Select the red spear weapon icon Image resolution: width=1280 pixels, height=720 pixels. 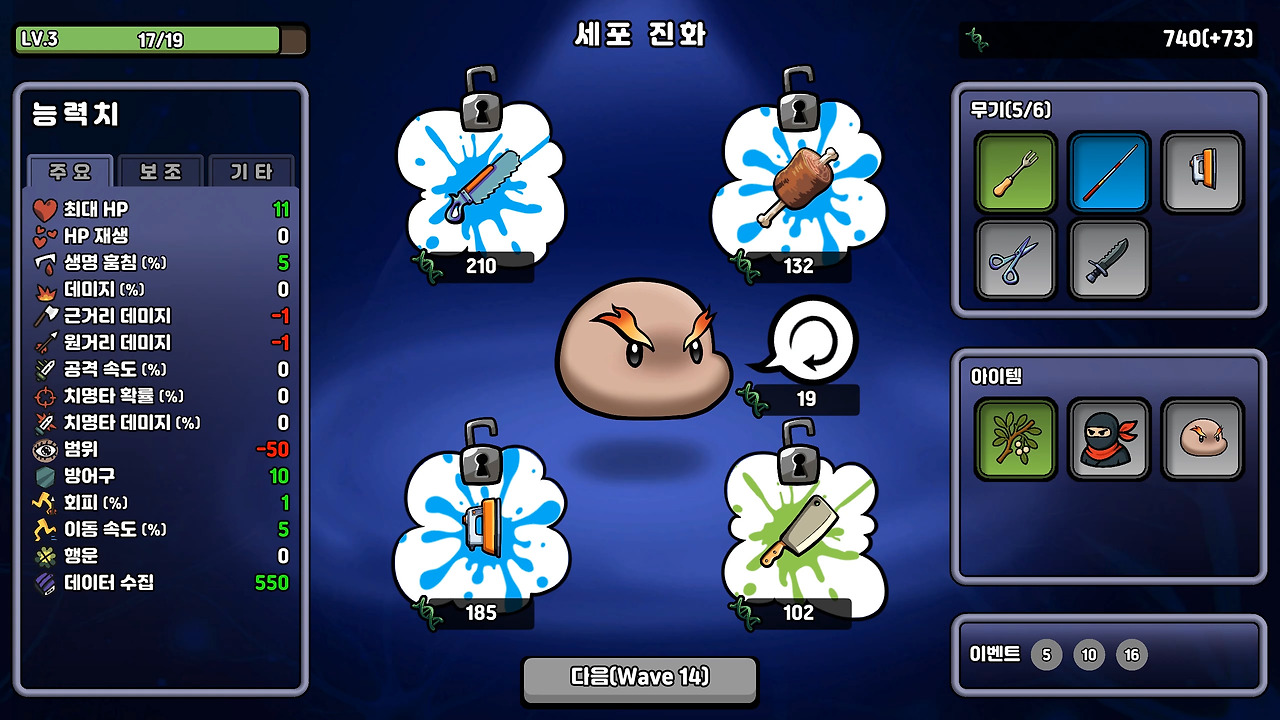point(1109,172)
